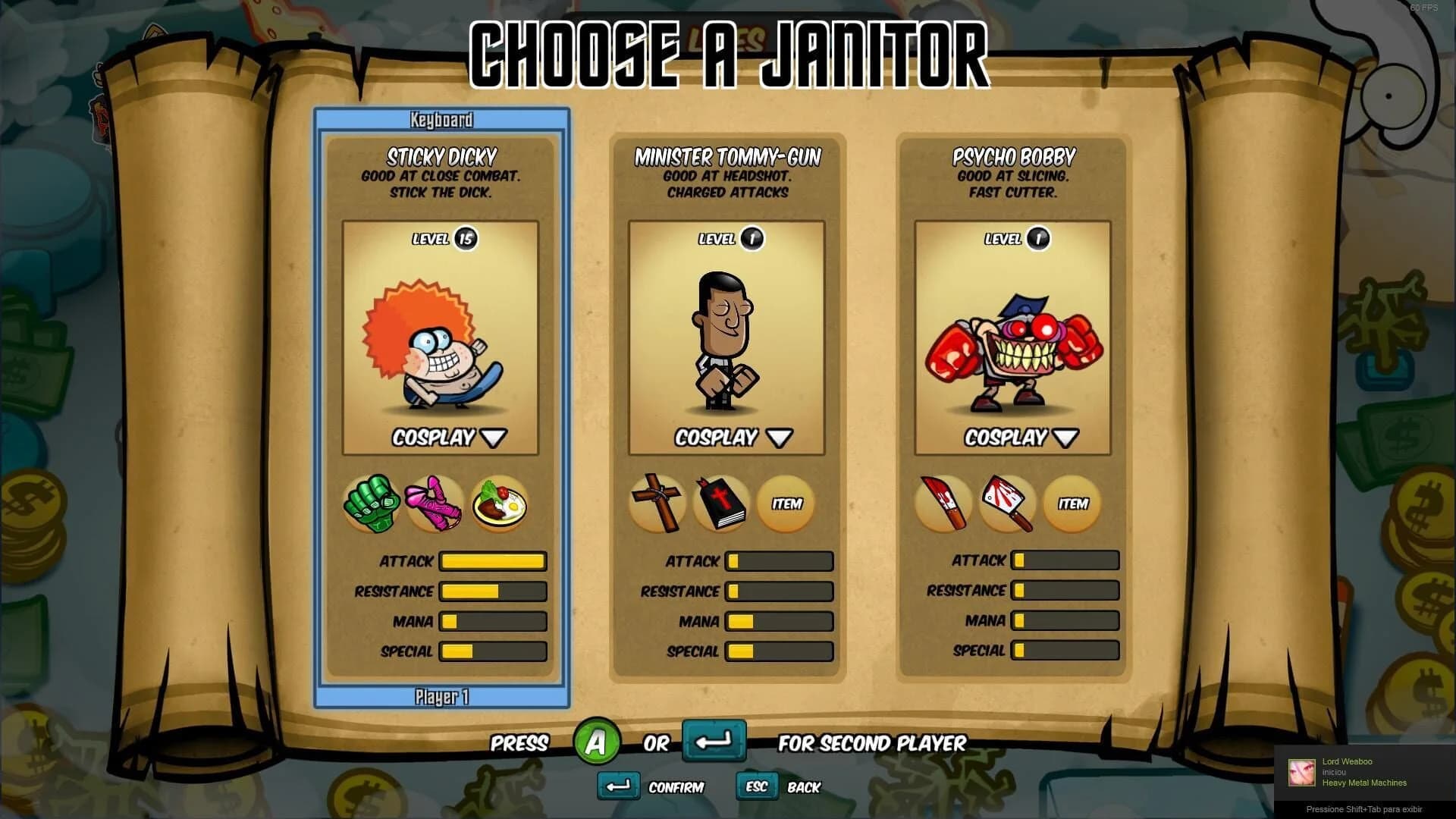Click Psycho Bobby's meat cleaver icon

click(1008, 503)
